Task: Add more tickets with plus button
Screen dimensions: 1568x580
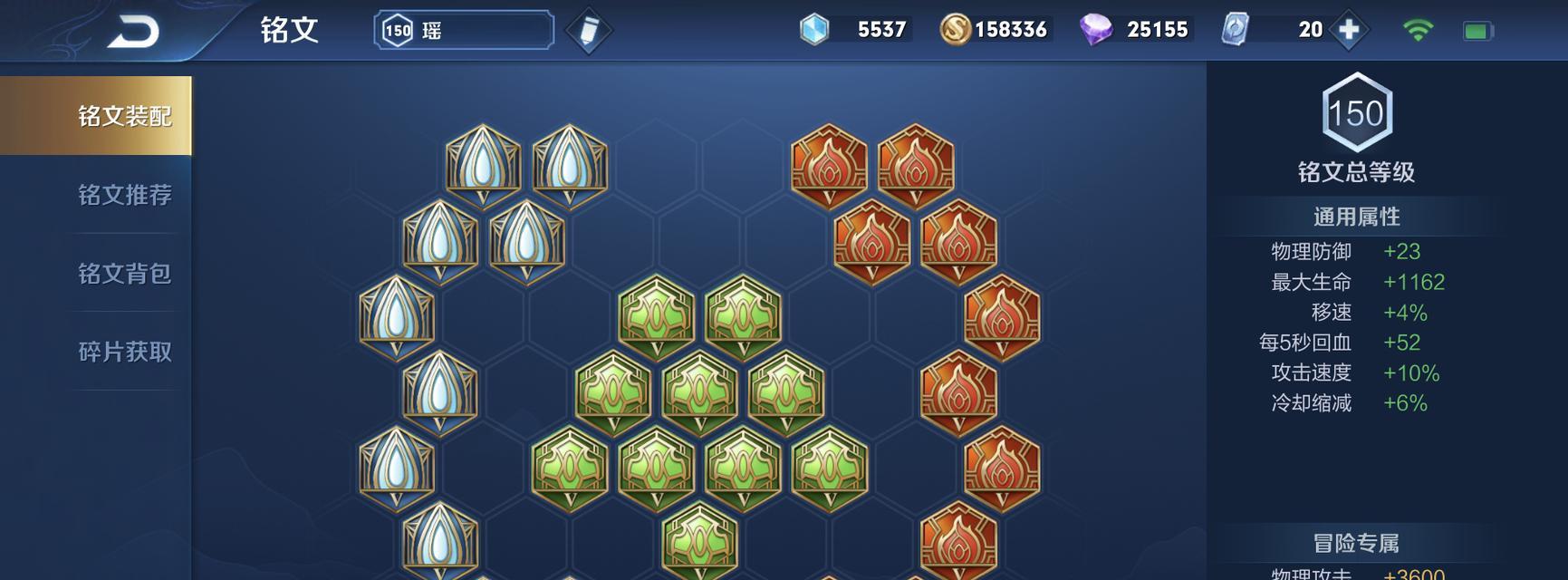Action: (x=1349, y=30)
